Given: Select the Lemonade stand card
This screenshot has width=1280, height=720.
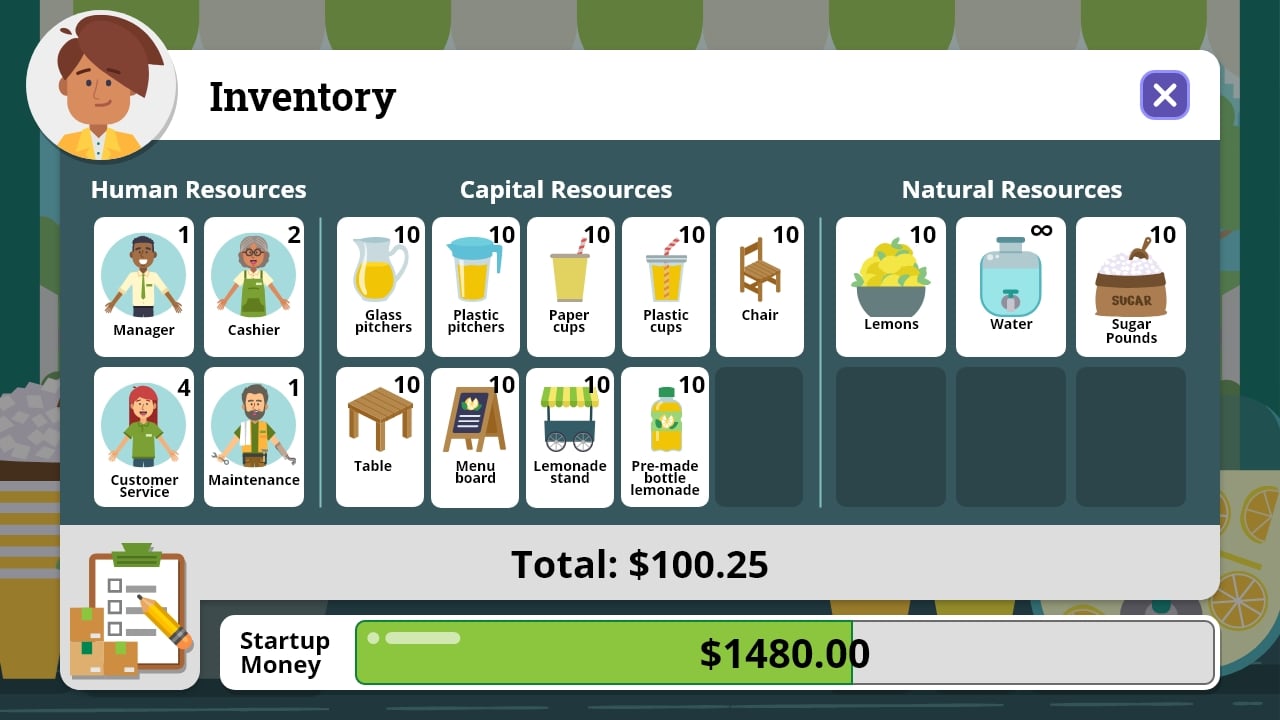Looking at the screenshot, I should point(570,437).
